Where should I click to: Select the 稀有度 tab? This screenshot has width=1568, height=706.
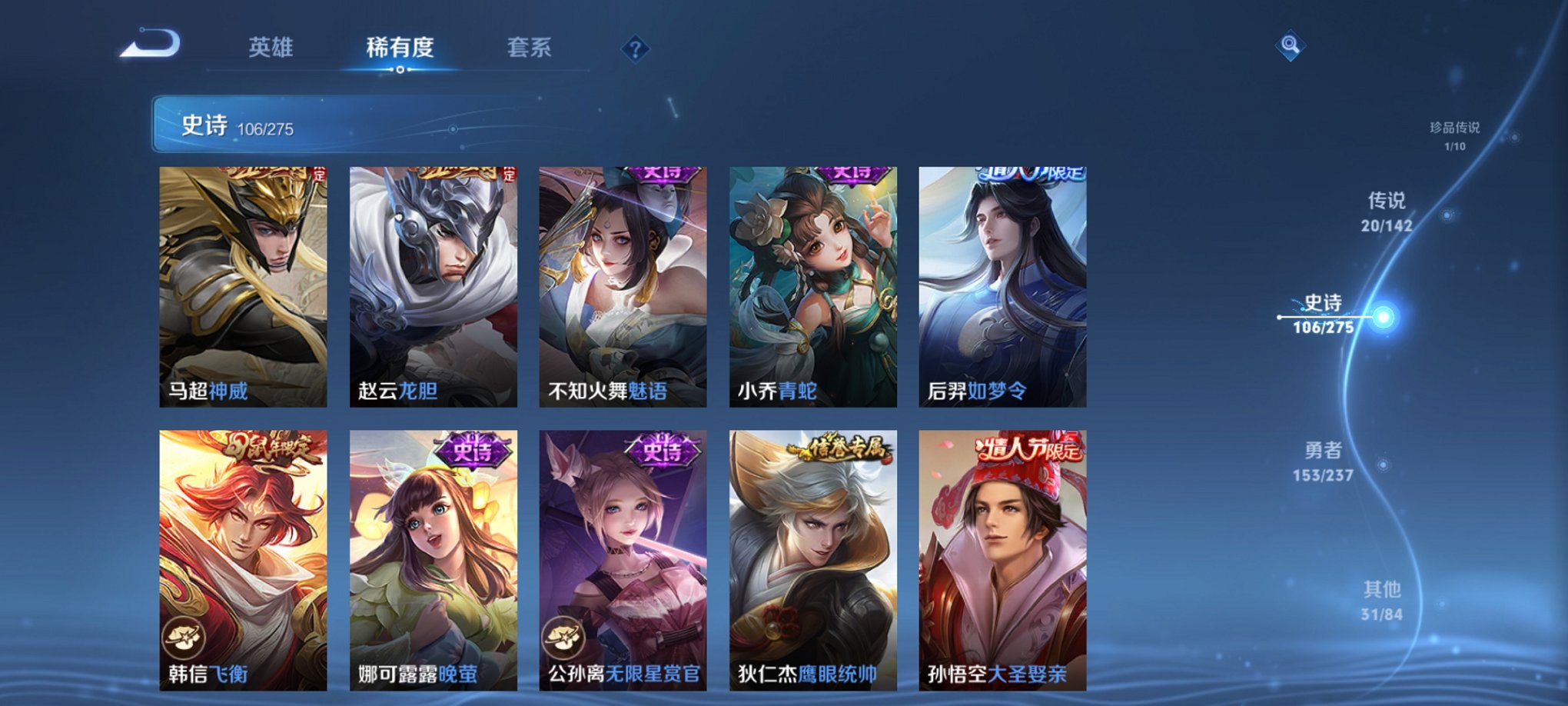399,48
